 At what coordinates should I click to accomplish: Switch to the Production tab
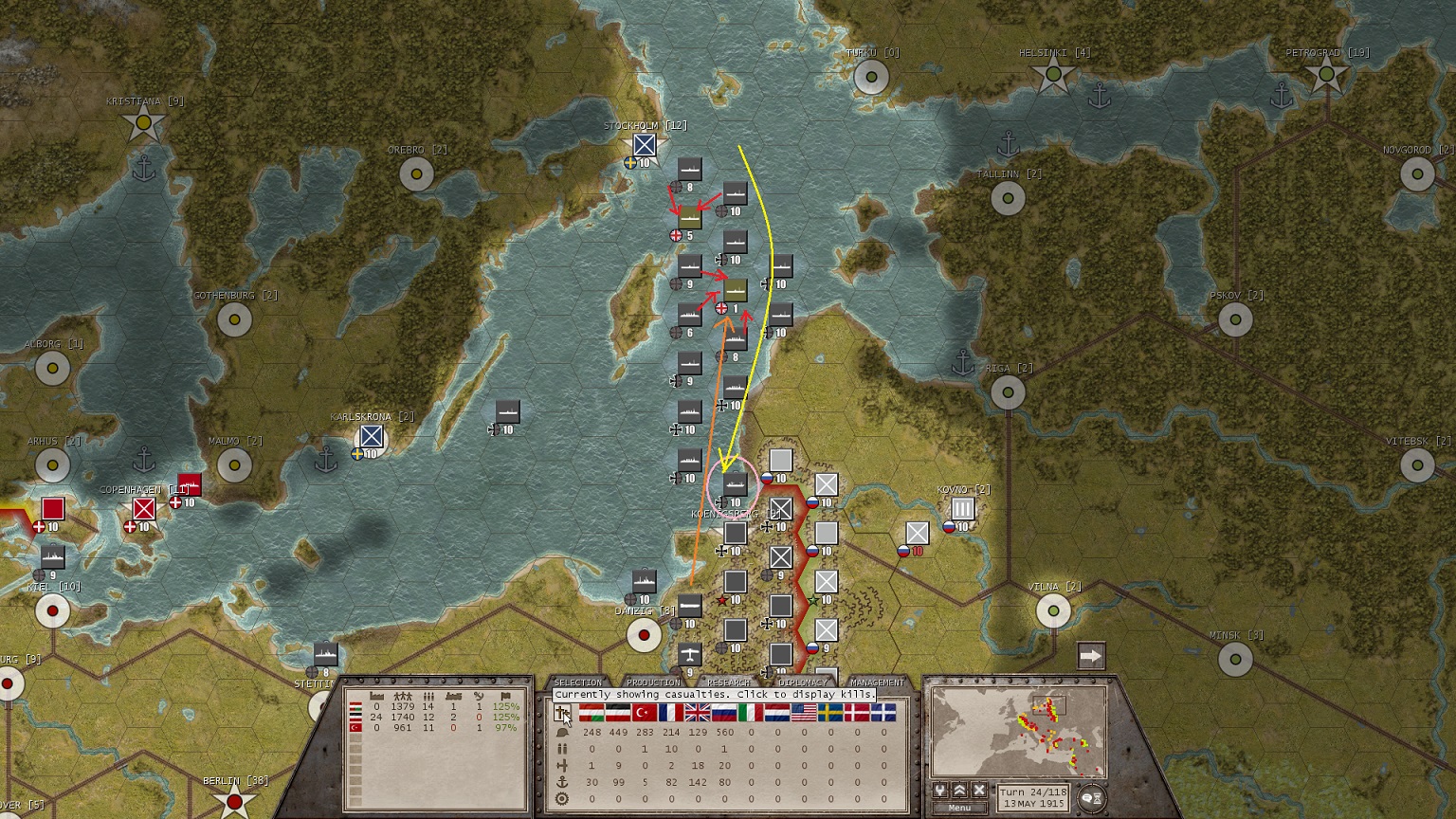pyautogui.click(x=653, y=682)
